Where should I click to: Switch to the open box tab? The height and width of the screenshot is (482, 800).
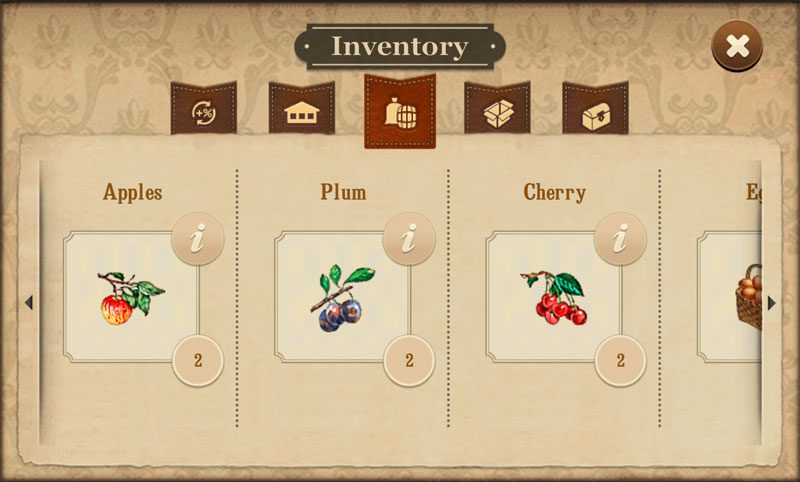point(497,112)
